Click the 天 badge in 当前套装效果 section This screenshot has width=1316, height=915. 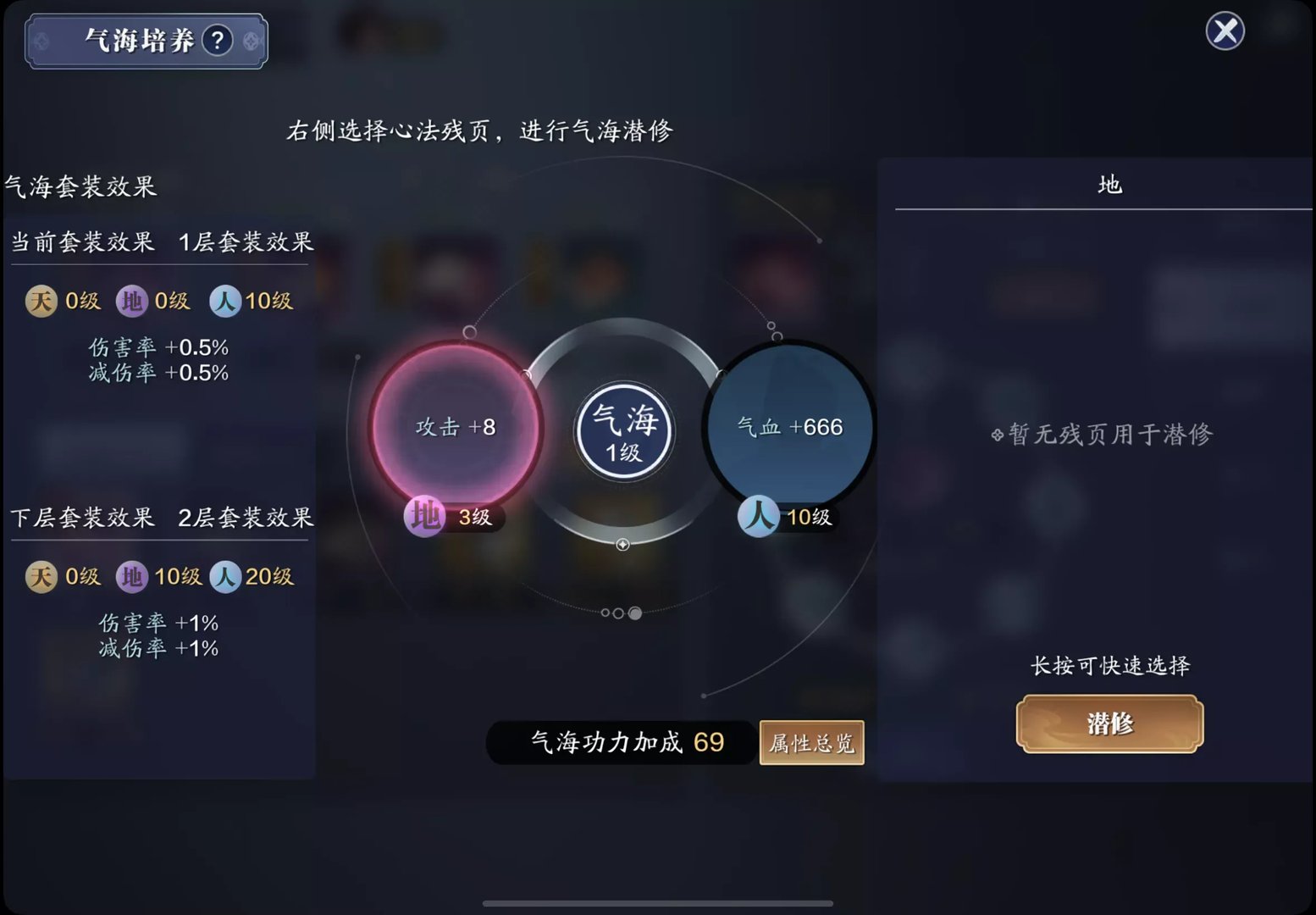[x=40, y=301]
